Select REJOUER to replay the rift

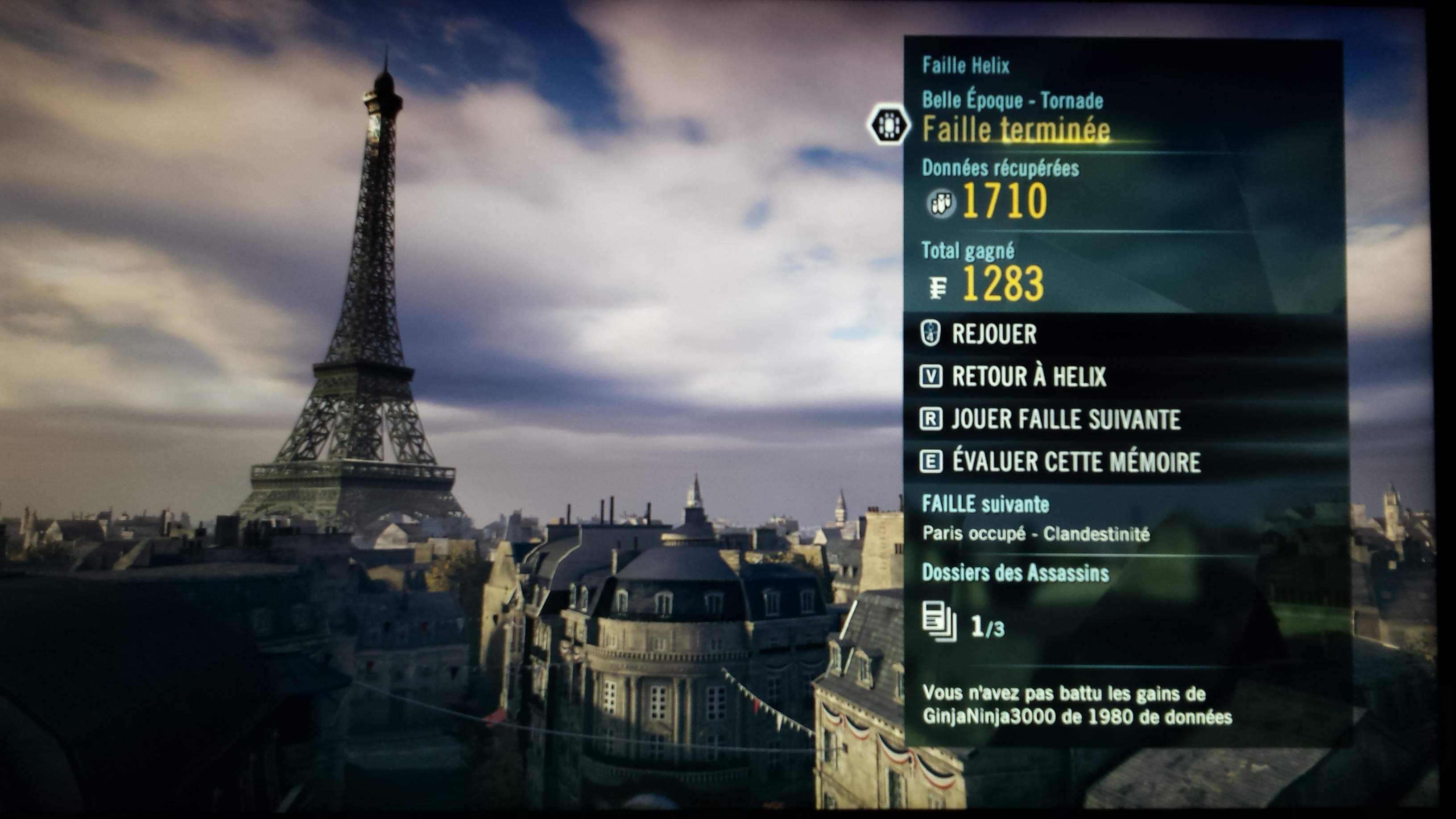[x=994, y=334]
